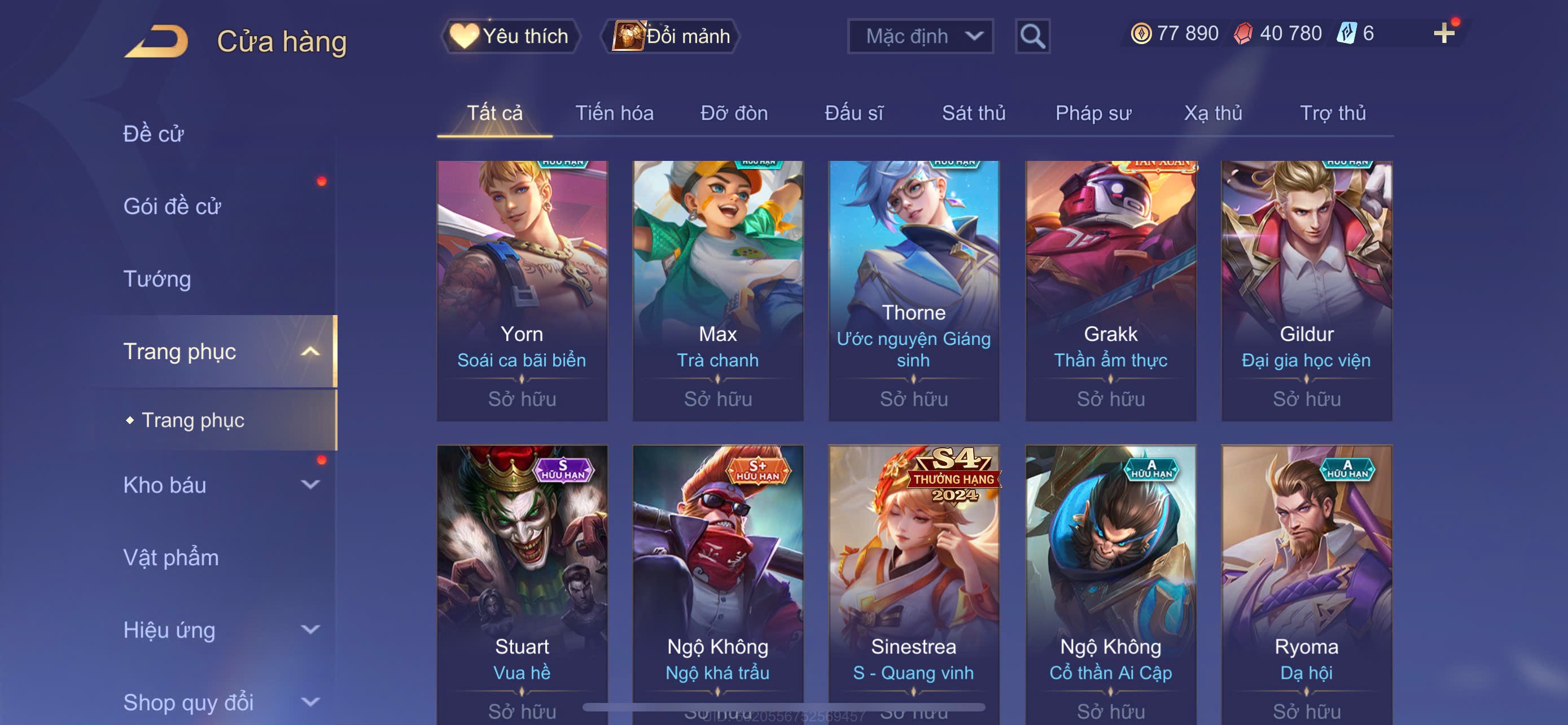Viewport: 1568px width, 725px height.
Task: Open the Gói đề cử section
Action: pos(172,206)
